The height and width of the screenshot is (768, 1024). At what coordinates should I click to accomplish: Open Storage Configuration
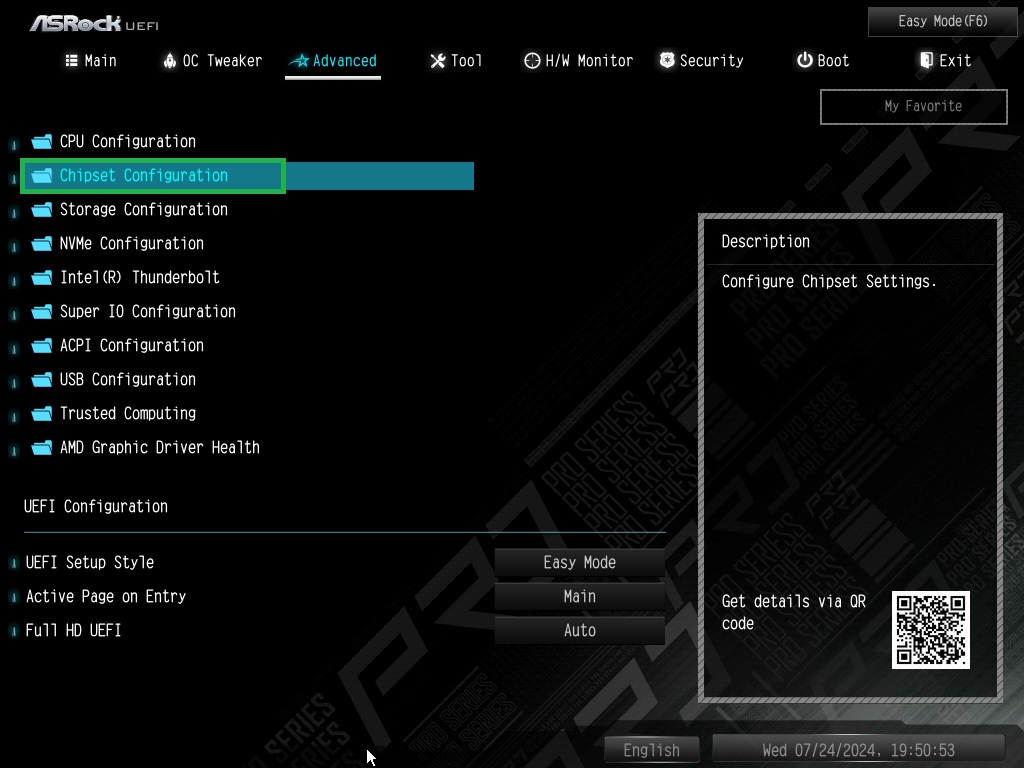coord(143,210)
